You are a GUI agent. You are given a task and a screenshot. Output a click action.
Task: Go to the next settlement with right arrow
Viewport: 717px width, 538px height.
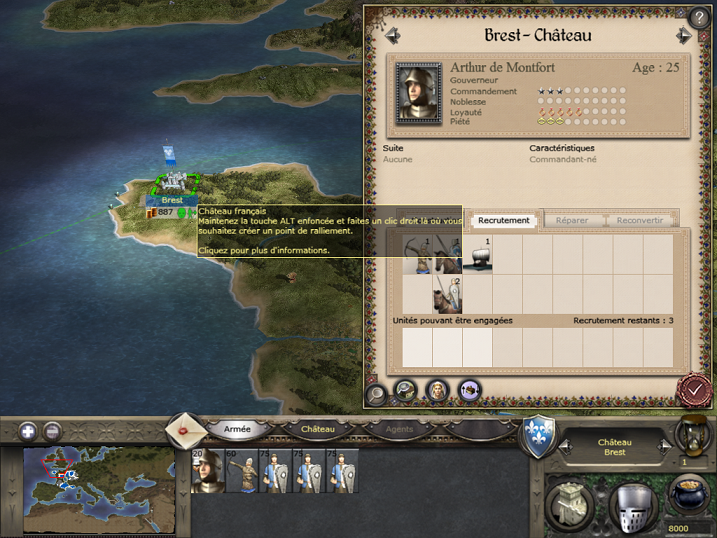click(x=684, y=36)
